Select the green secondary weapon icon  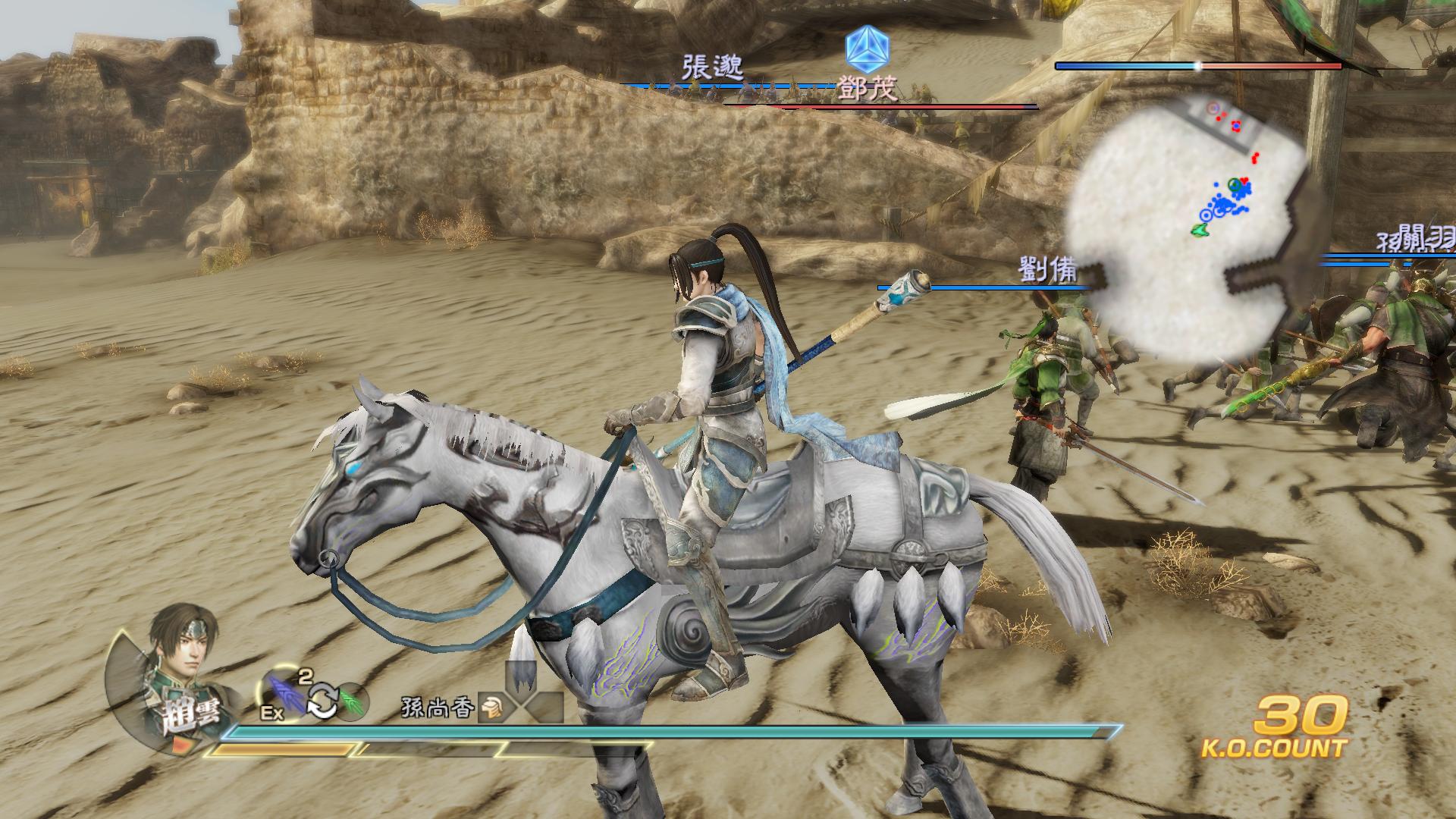tap(350, 701)
